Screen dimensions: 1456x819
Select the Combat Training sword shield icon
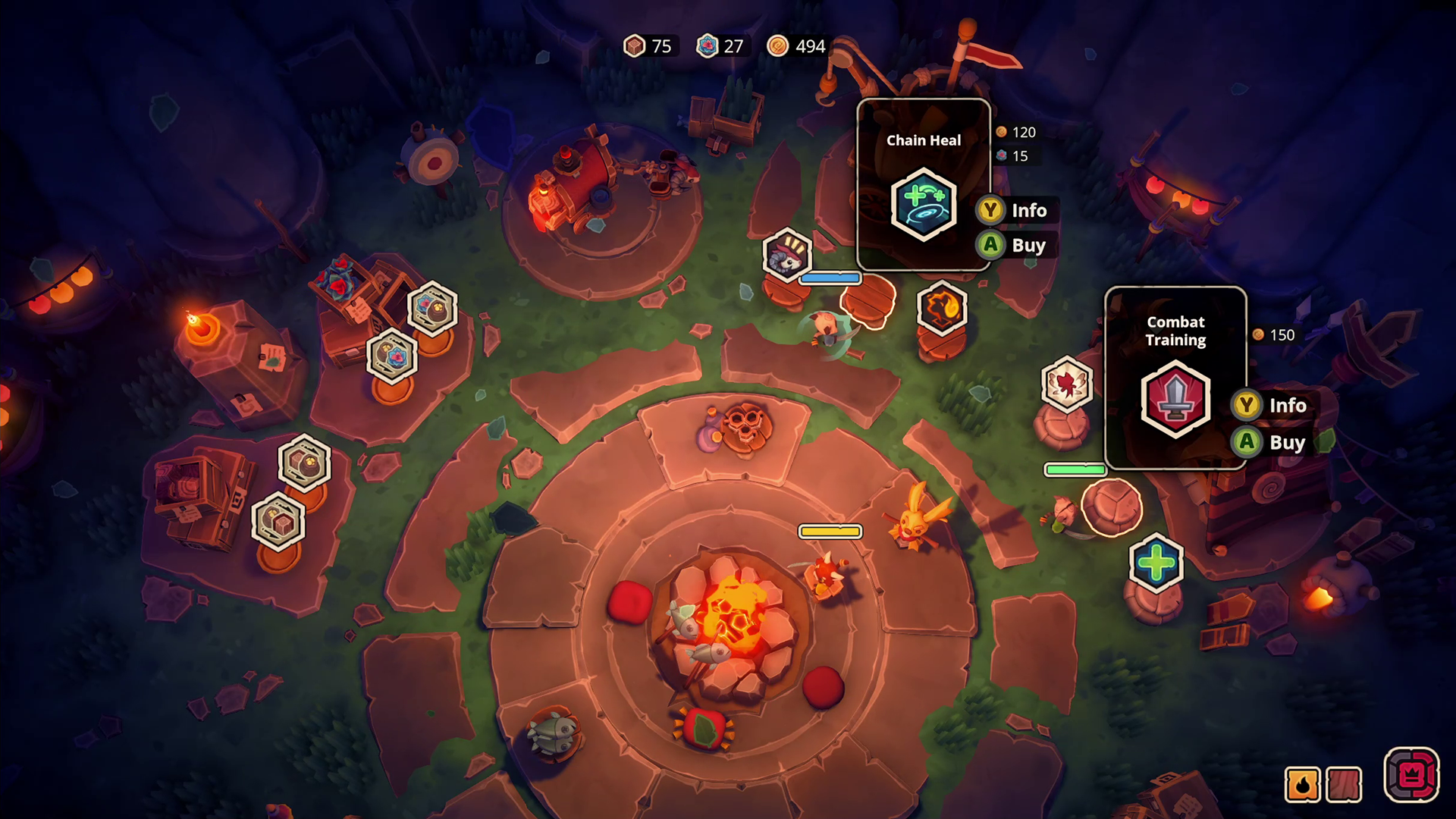[1175, 400]
